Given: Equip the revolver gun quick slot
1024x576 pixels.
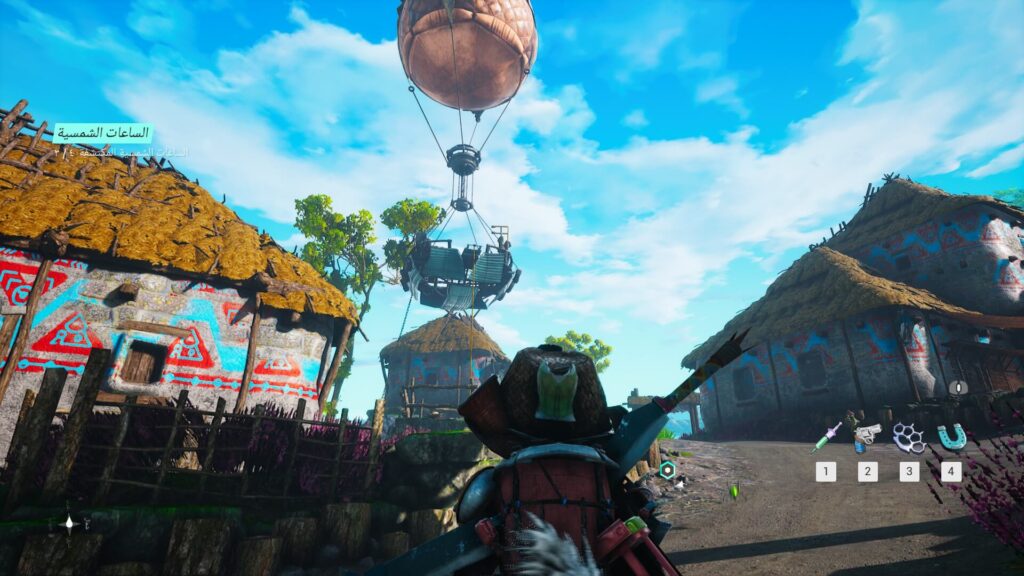Looking at the screenshot, I should [866, 436].
